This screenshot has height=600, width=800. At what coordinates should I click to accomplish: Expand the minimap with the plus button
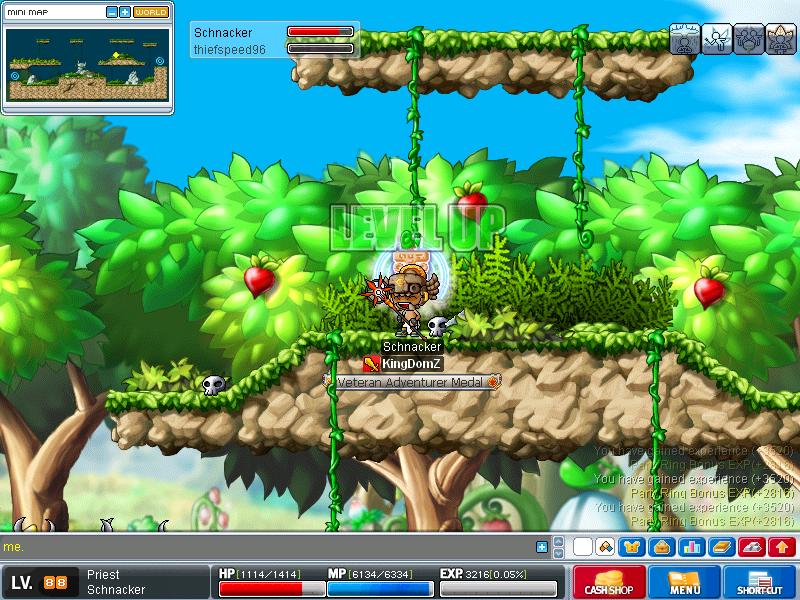point(124,12)
